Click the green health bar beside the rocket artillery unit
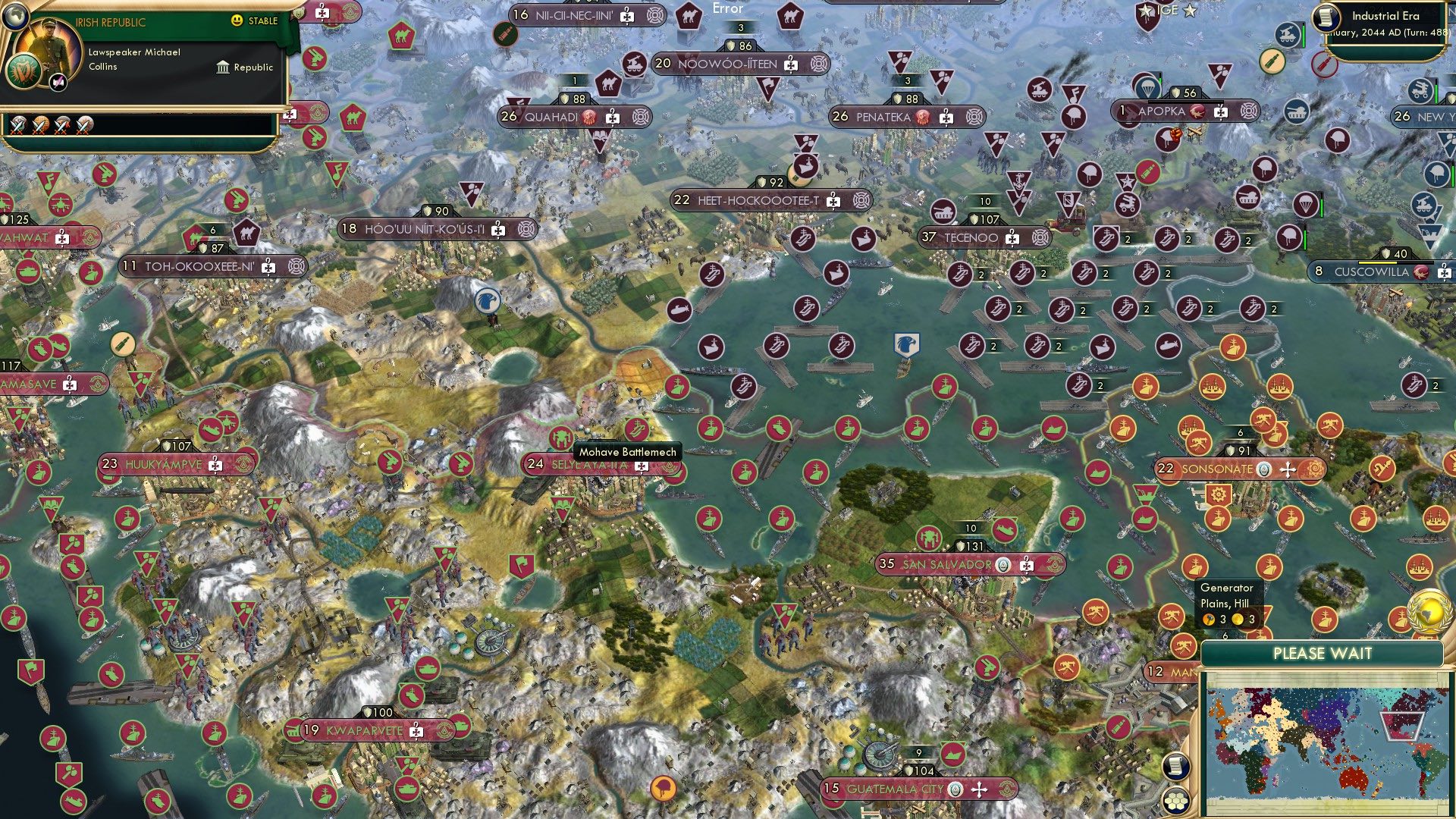The width and height of the screenshot is (1456, 819). (x=1435, y=93)
